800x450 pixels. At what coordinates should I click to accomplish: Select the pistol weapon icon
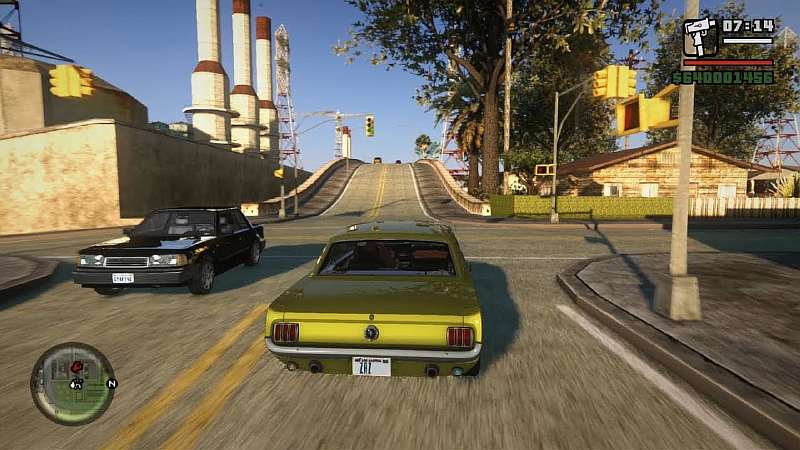coord(699,37)
